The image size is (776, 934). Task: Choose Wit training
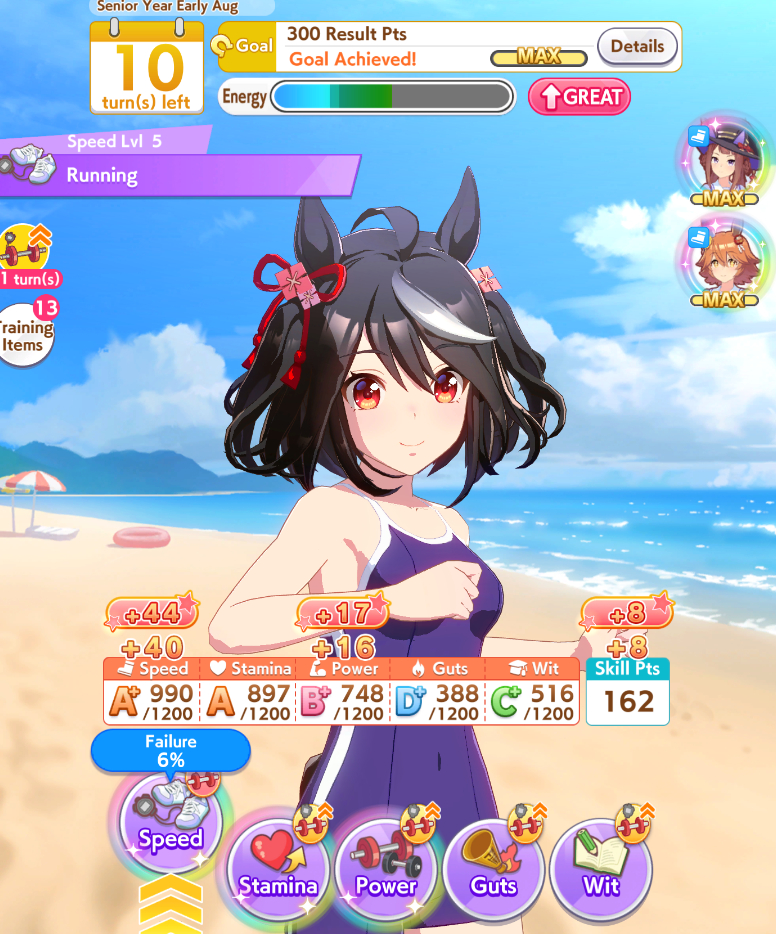tap(601, 869)
